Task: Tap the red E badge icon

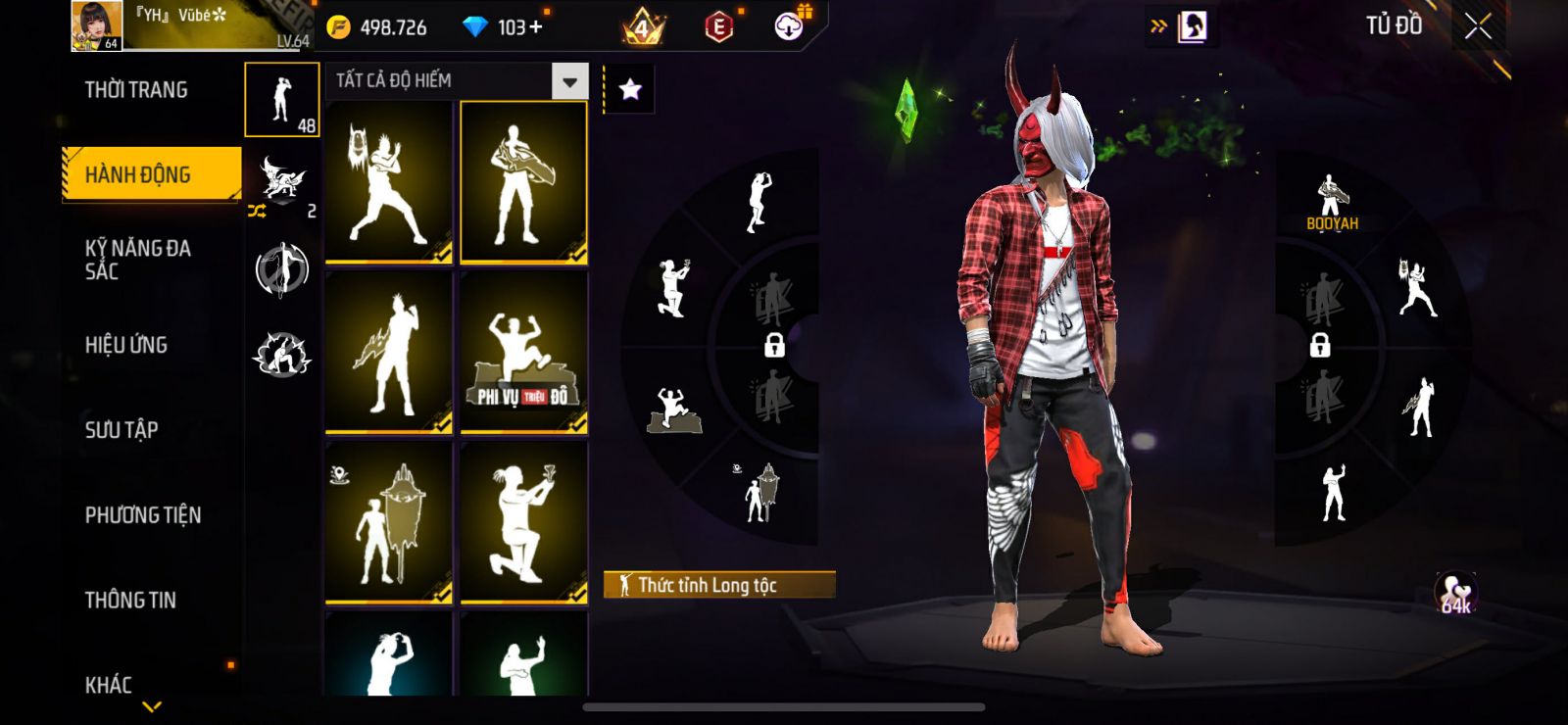Action: 718,26
